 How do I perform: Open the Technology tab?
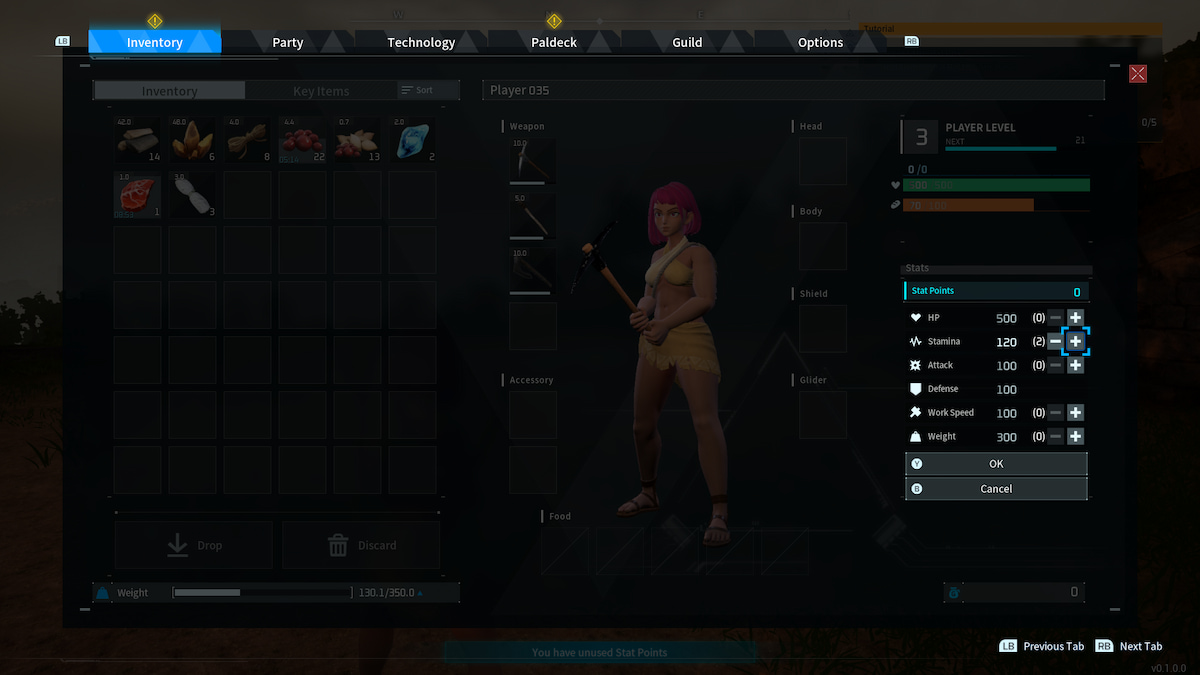tap(421, 43)
